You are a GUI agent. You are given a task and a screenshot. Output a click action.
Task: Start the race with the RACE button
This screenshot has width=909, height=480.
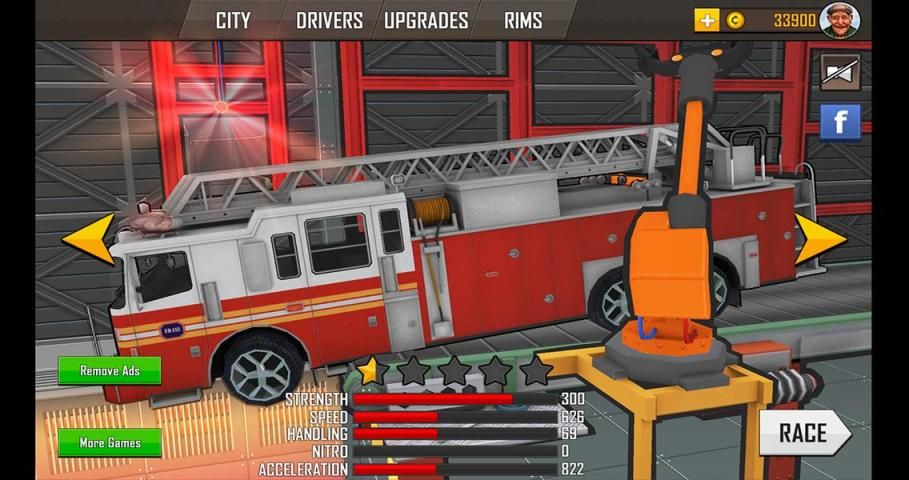(804, 433)
